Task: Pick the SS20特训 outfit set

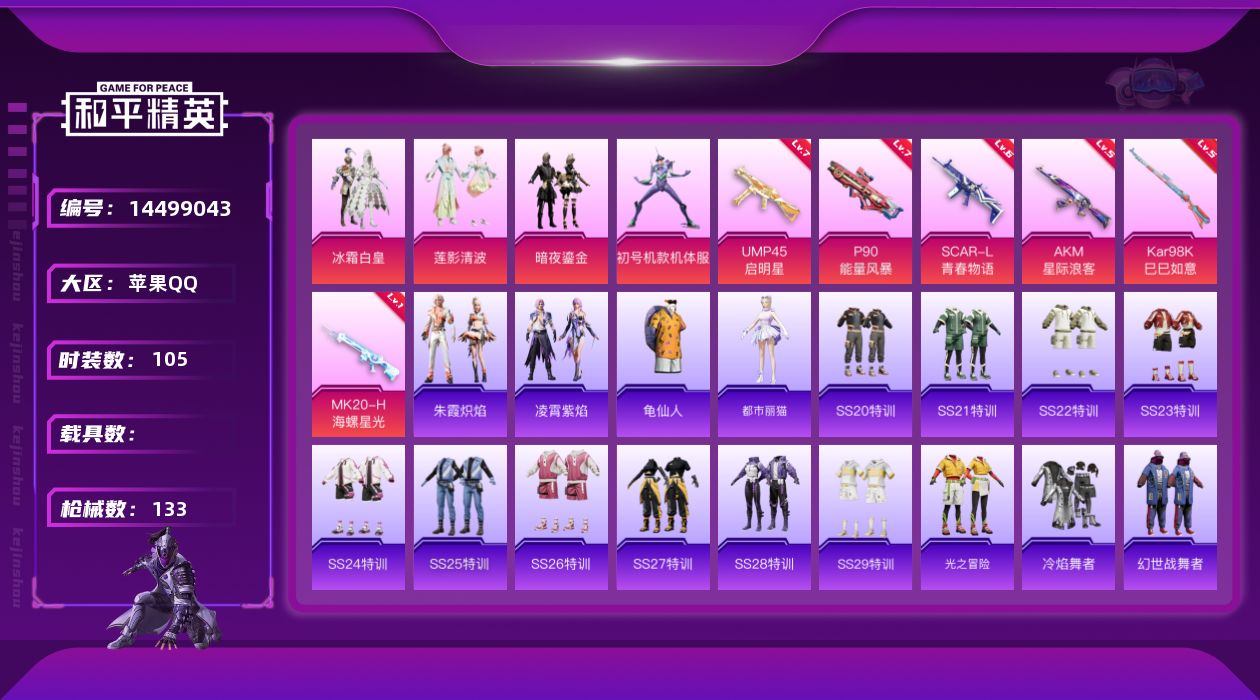Action: pos(865,364)
